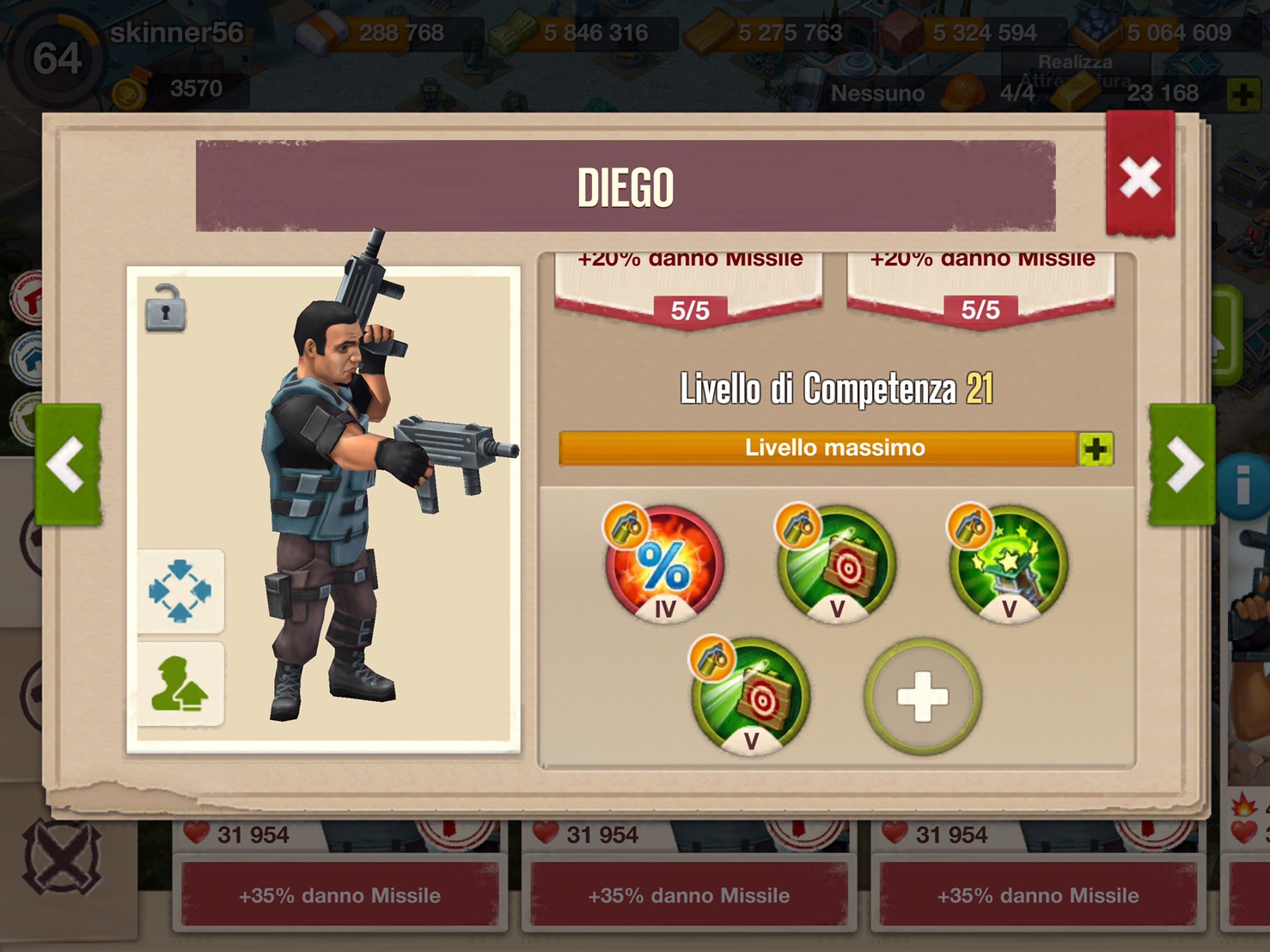Tap the plus on the Livello massimo bar

pyautogui.click(x=1096, y=449)
